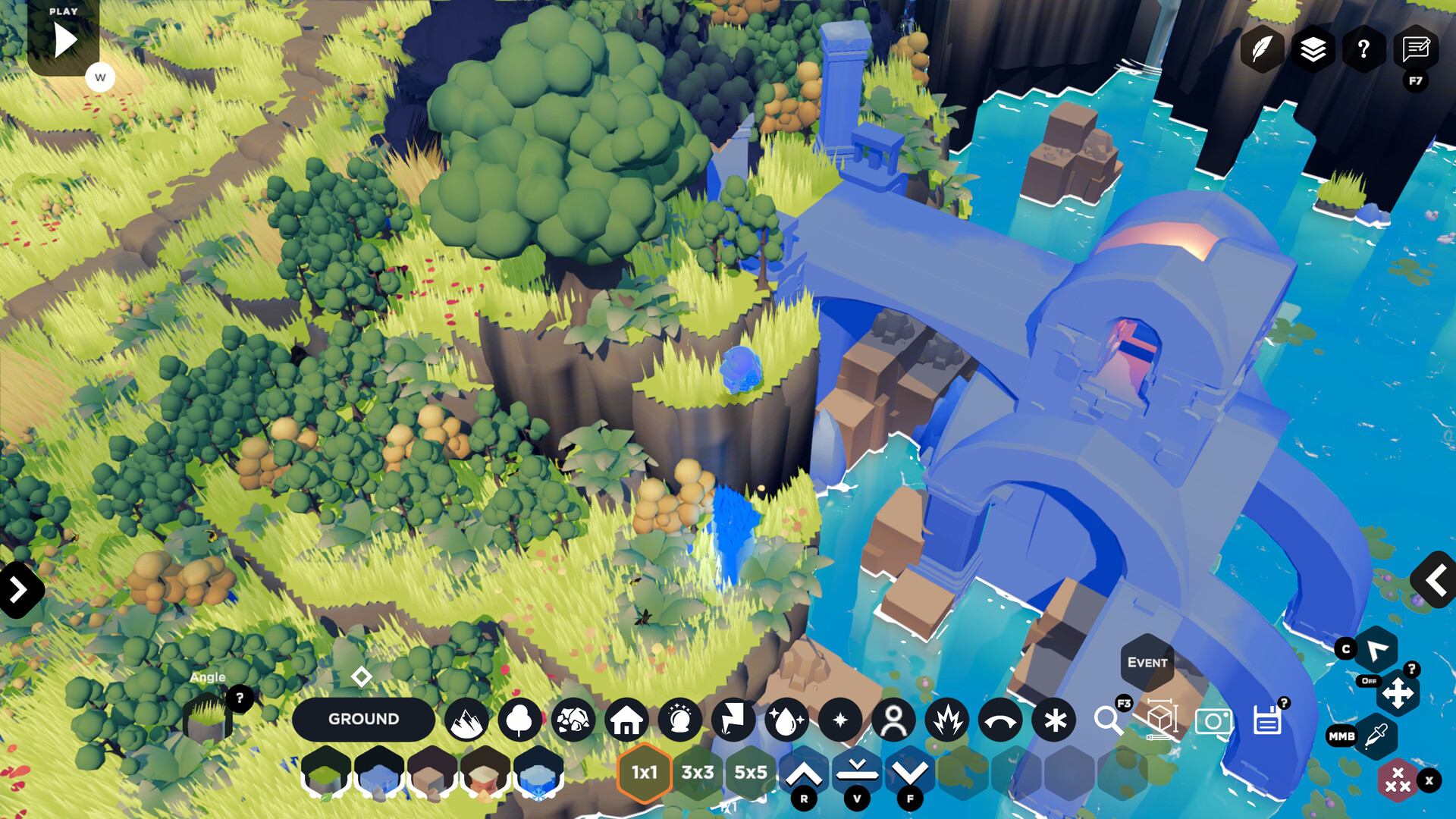Take a screenshot with the camera tool
The image size is (1456, 819).
1214,722
